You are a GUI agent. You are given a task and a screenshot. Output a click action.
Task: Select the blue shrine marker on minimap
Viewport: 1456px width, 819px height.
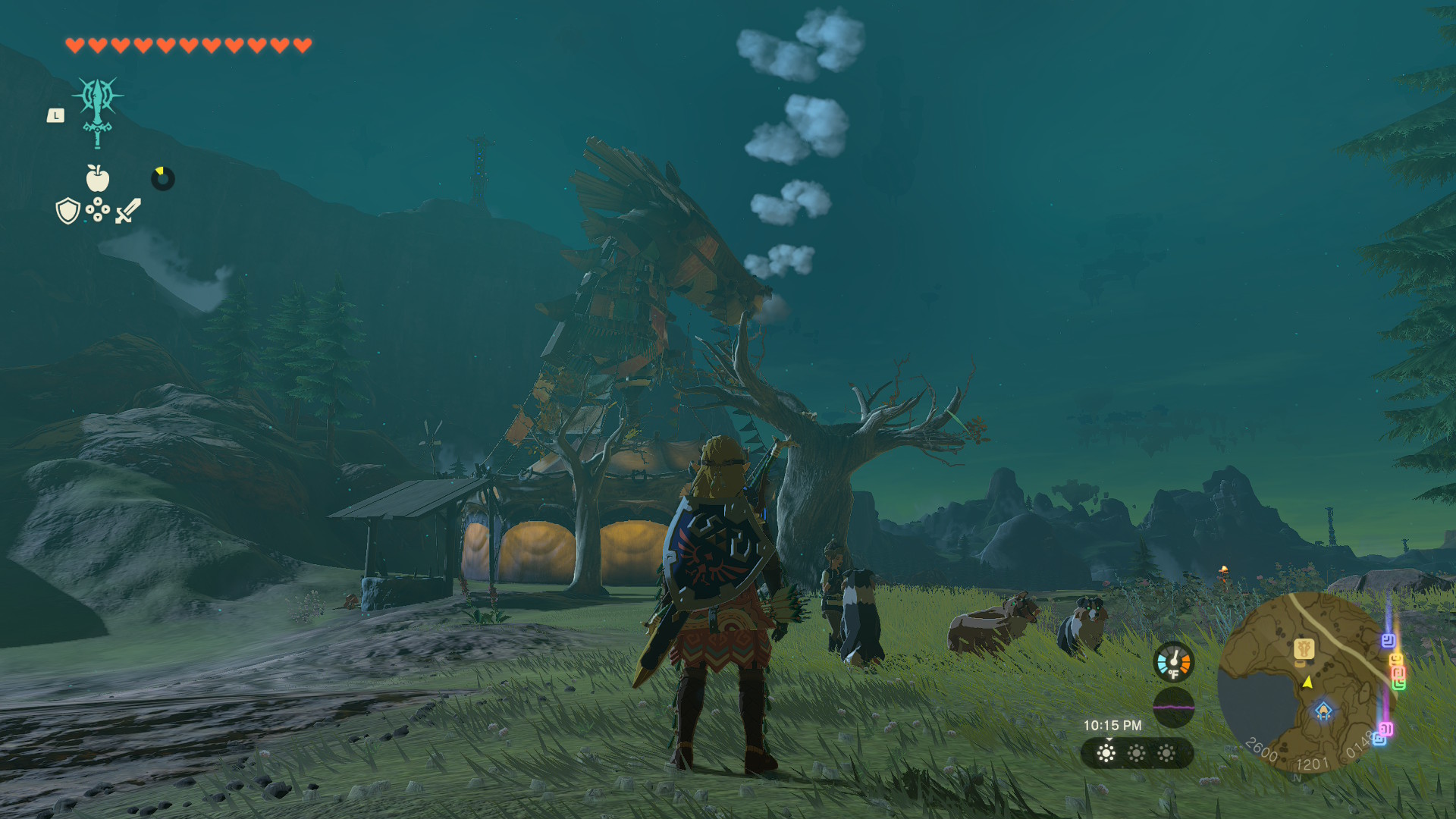point(1323,711)
